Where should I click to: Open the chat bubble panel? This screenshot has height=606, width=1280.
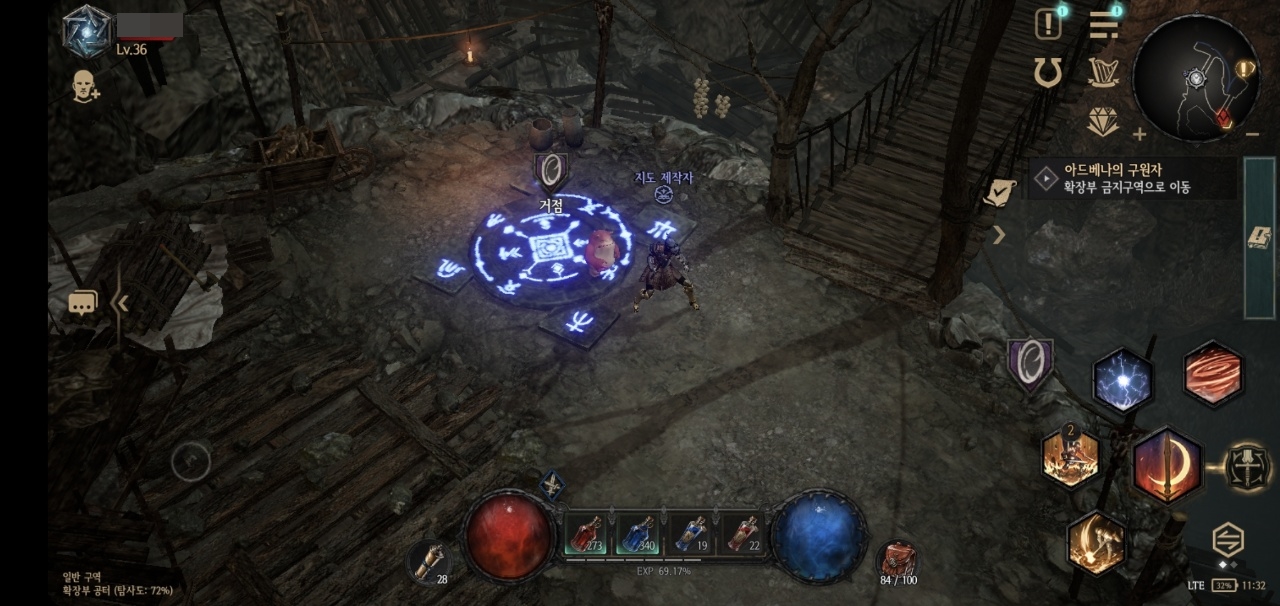pyautogui.click(x=83, y=302)
